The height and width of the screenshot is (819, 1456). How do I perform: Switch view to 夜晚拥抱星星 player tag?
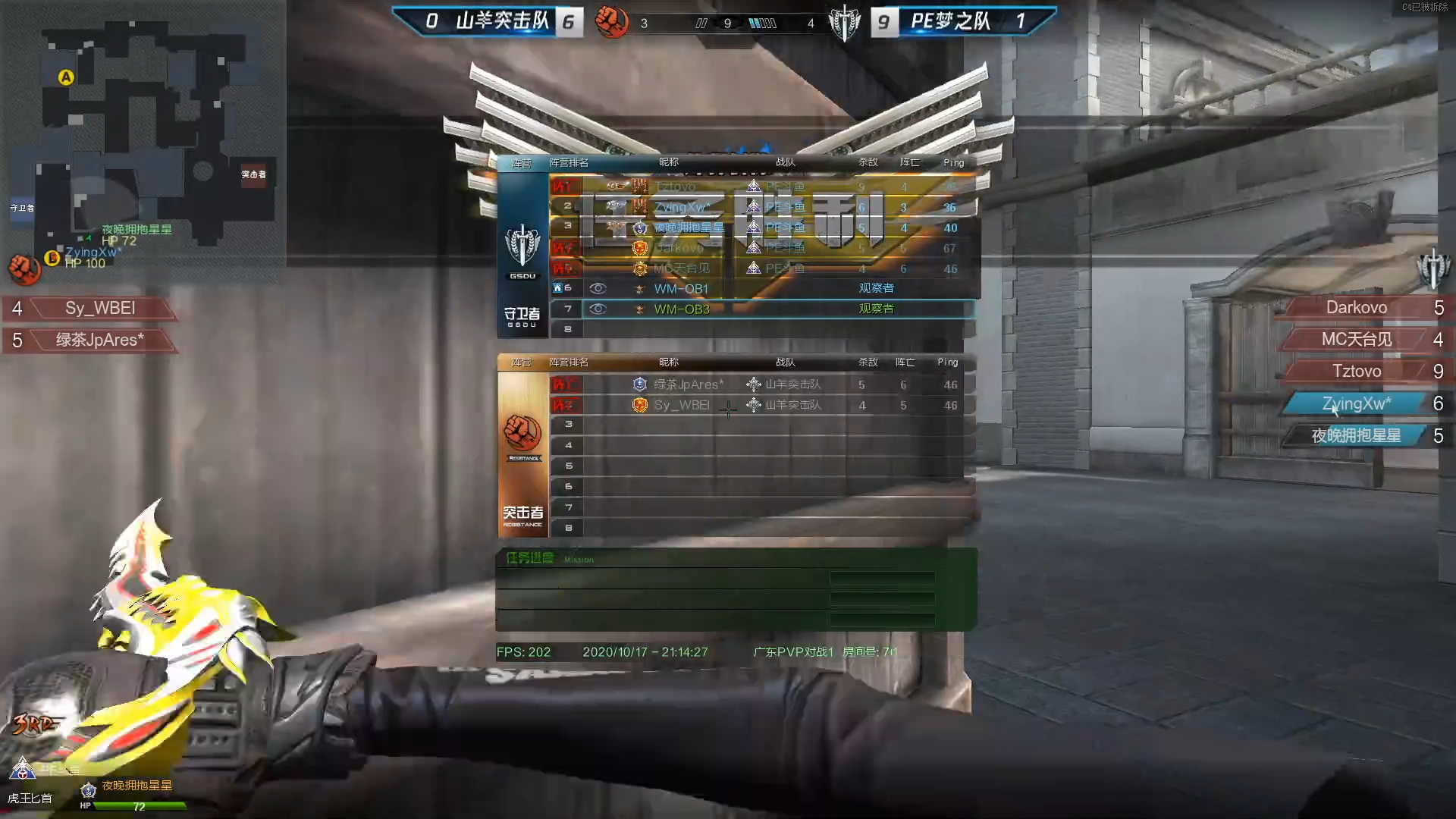pyautogui.click(x=1356, y=436)
